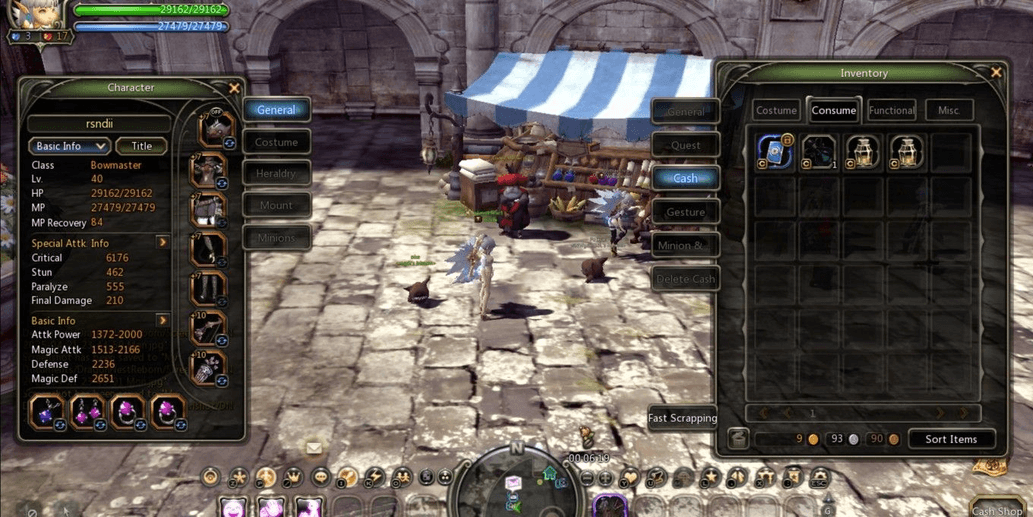Click the Title button
1033x517 pixels.
click(x=141, y=146)
